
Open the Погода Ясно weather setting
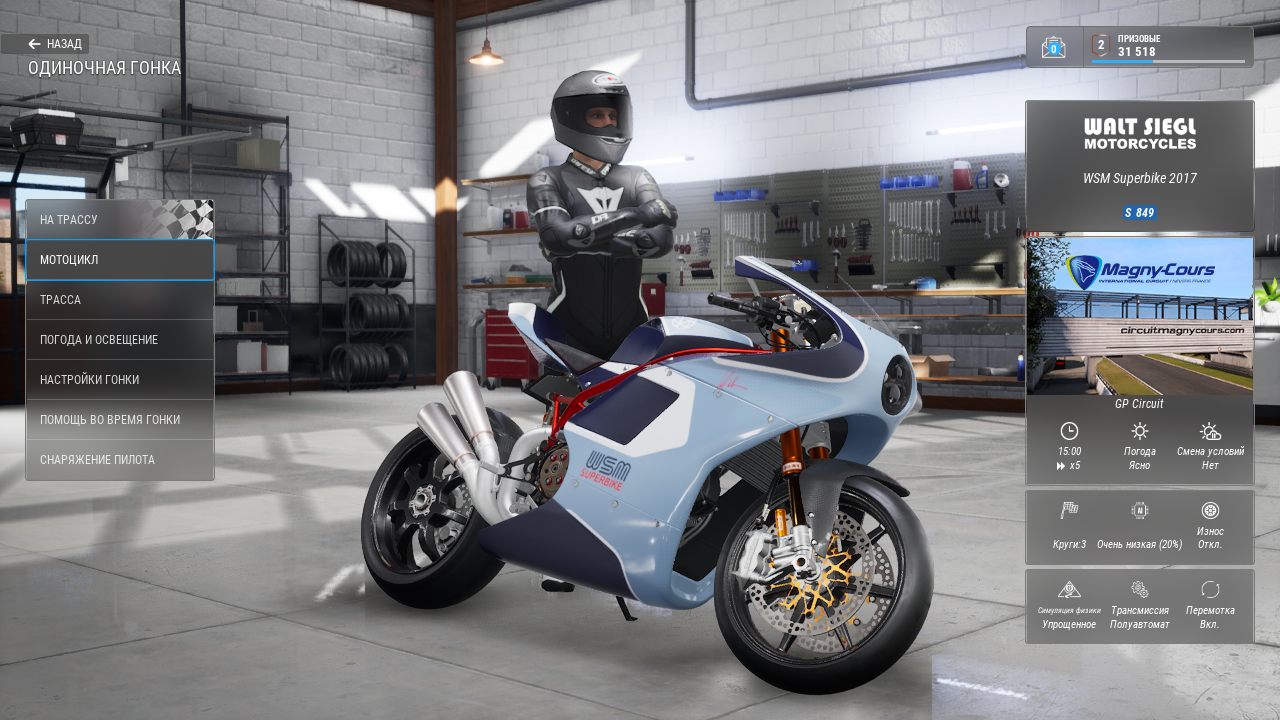1139,445
